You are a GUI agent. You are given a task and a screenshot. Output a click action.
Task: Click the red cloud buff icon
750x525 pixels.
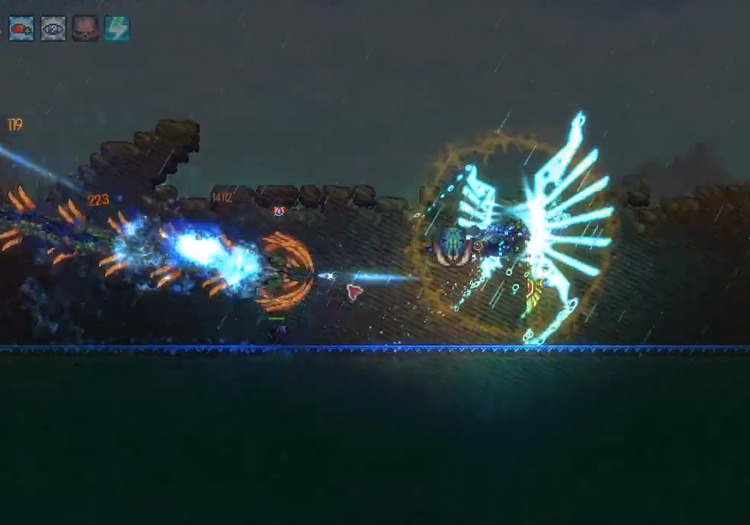click(x=21, y=28)
